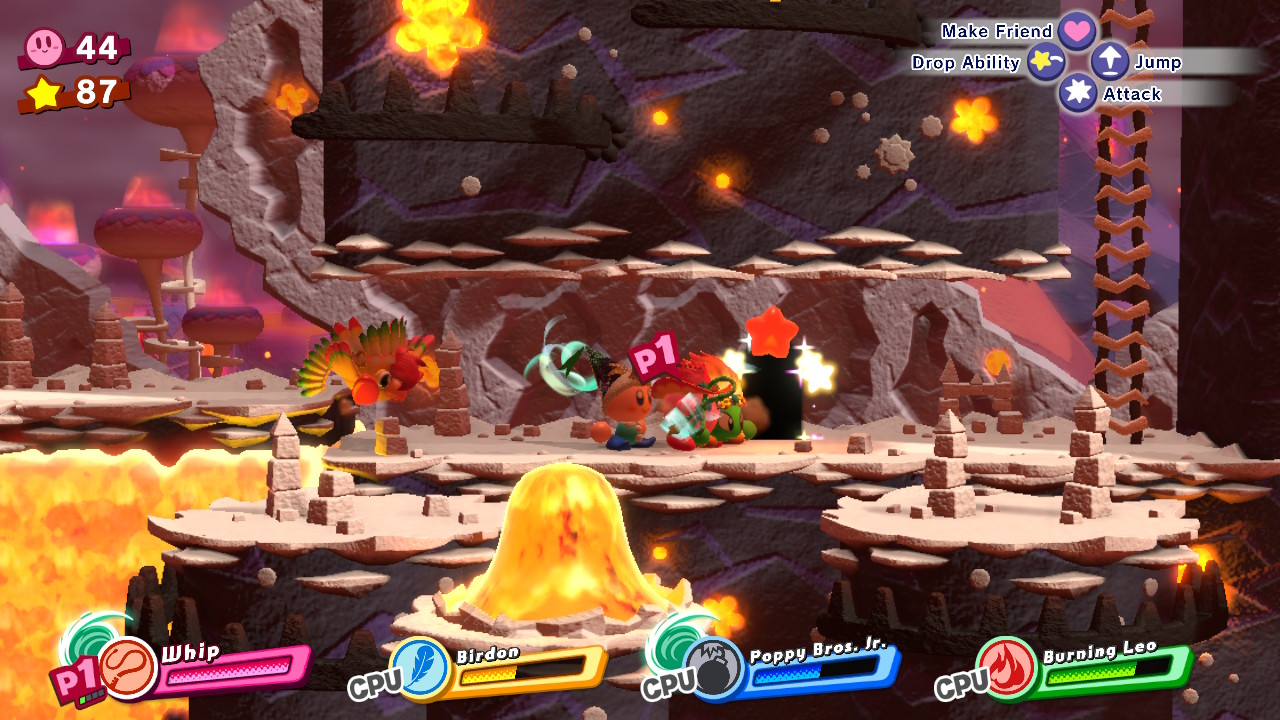Select the Whip ability icon for P1
The height and width of the screenshot is (720, 1280).
click(128, 667)
